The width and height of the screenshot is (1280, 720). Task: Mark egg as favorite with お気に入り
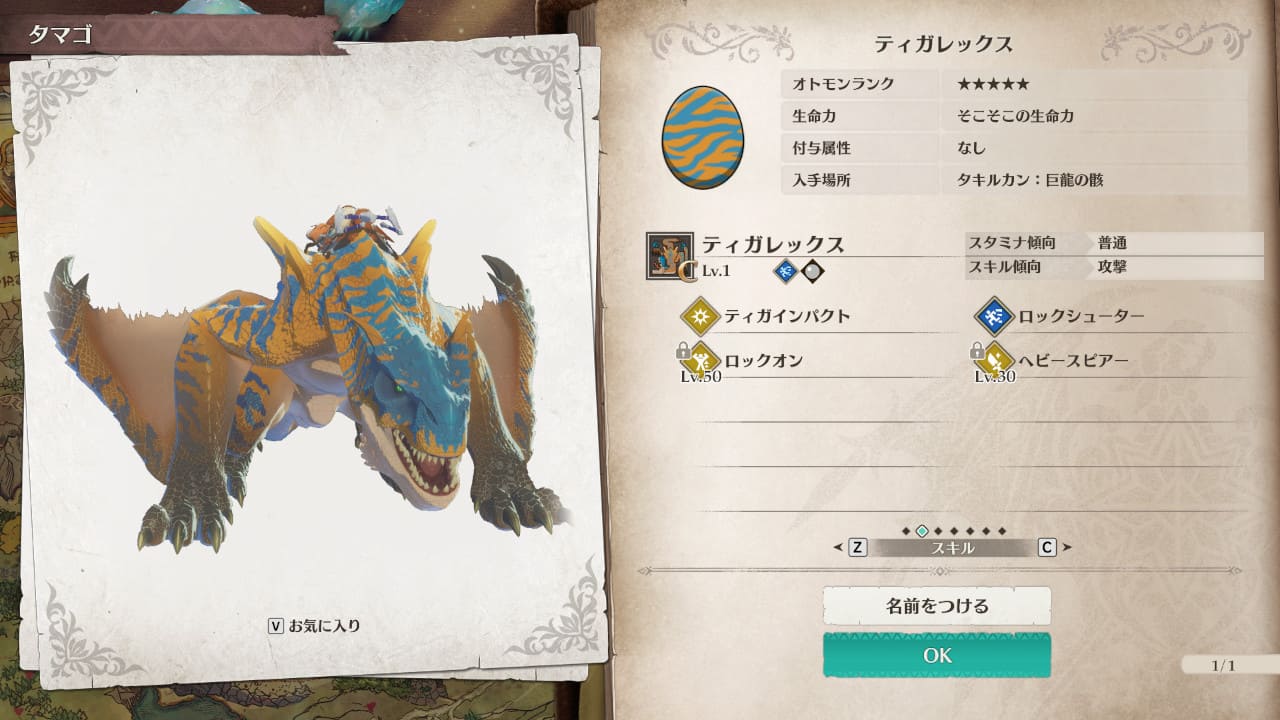click(x=314, y=626)
